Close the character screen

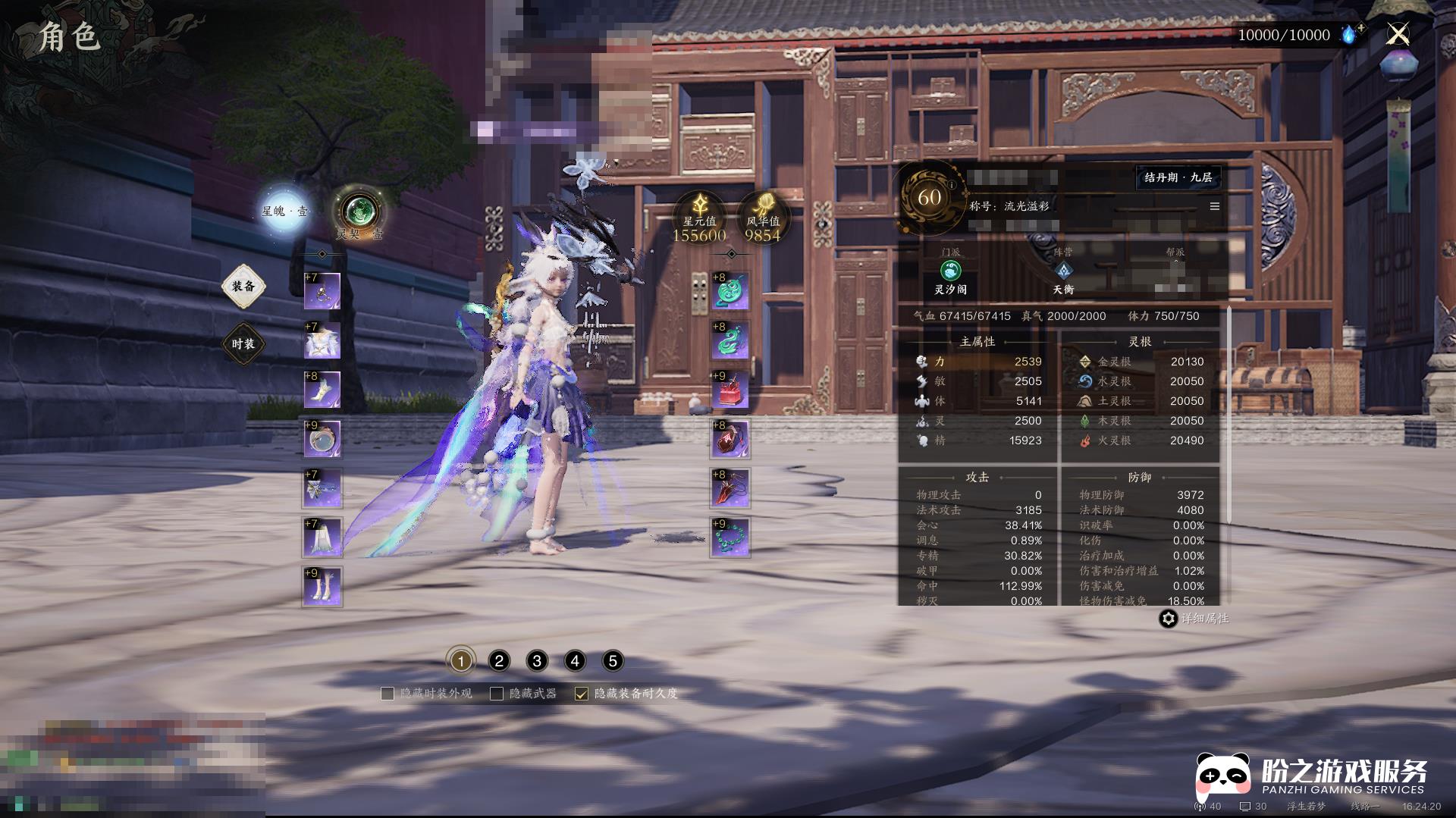1398,34
